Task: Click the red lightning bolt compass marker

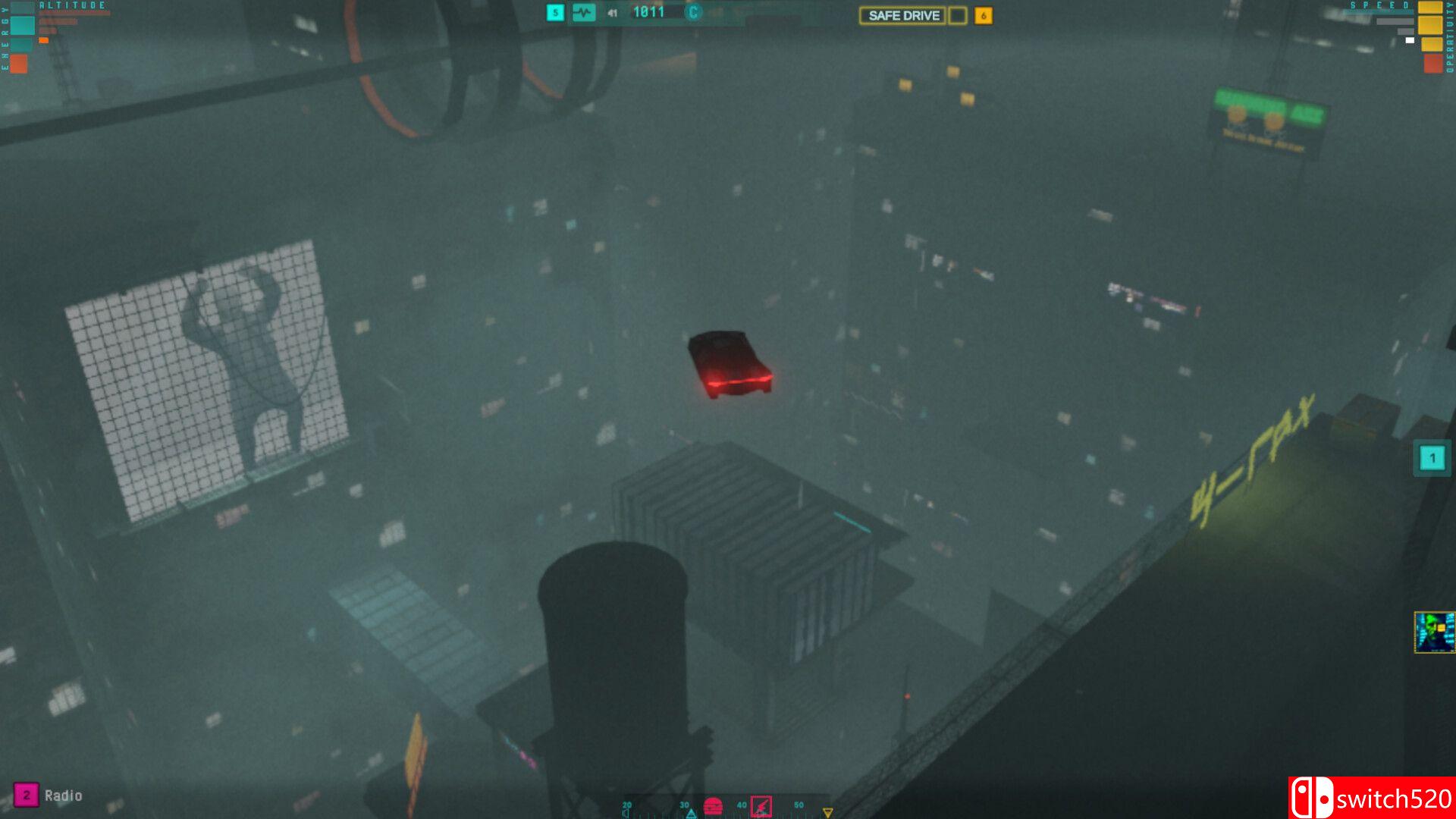Action: [x=761, y=806]
